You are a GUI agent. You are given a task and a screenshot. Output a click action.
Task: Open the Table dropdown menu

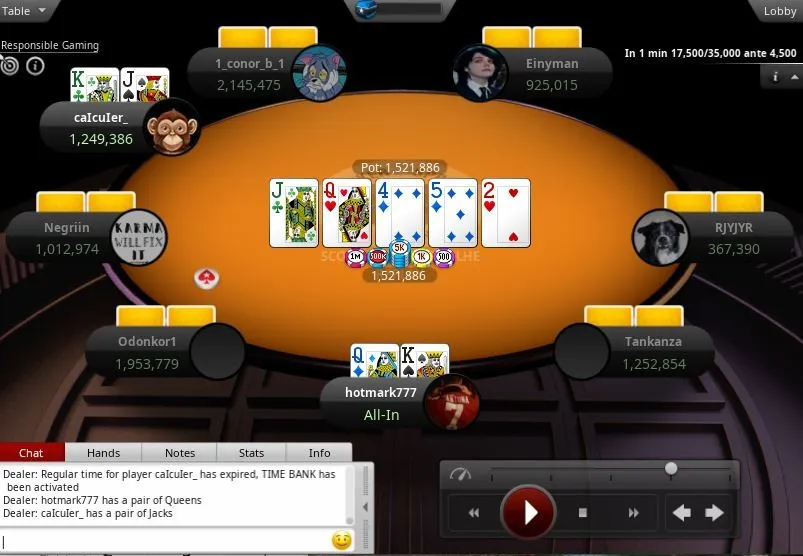pos(25,11)
